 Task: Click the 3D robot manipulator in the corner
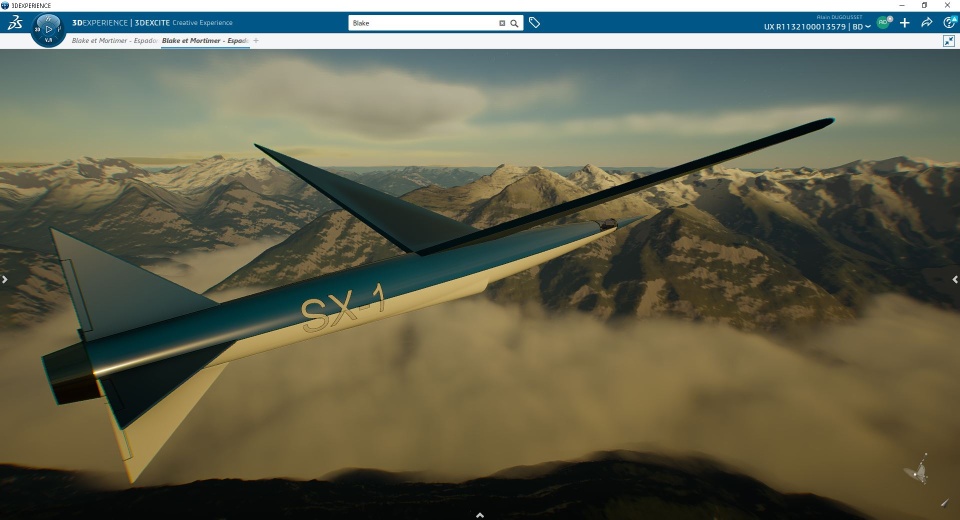coord(916,470)
